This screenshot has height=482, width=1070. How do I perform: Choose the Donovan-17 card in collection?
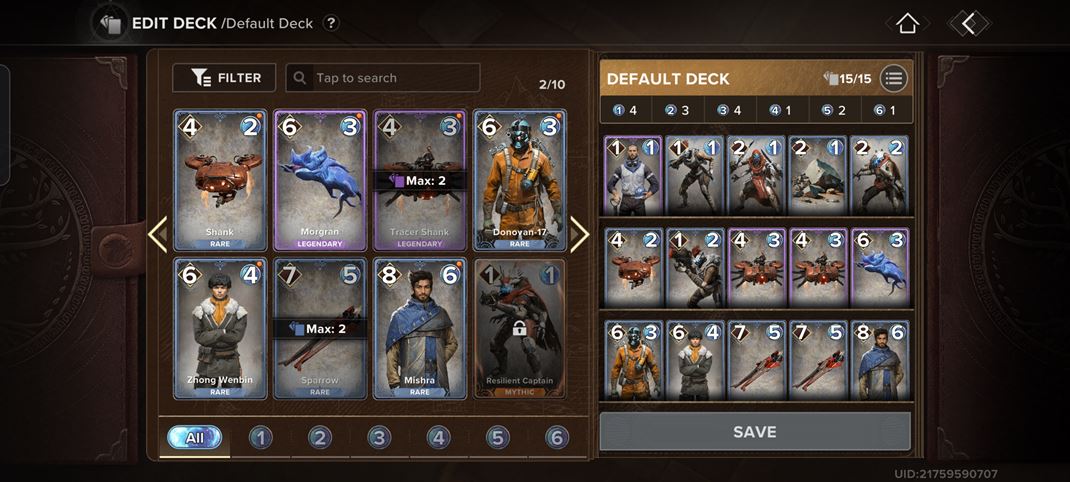coord(520,180)
